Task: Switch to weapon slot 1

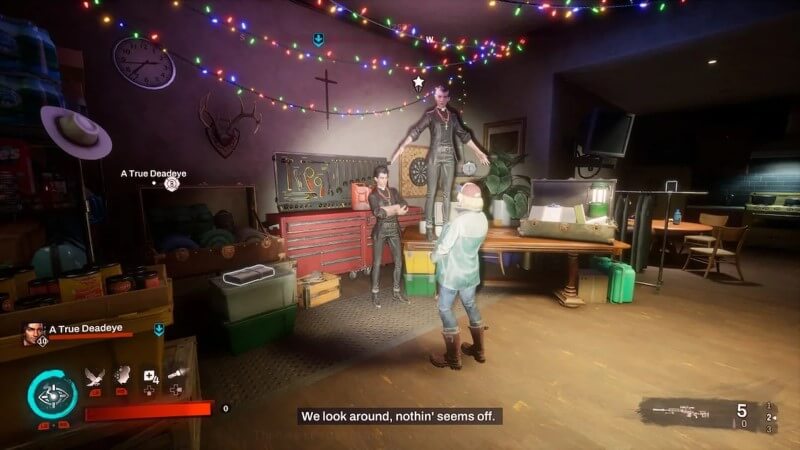Action: (x=767, y=405)
